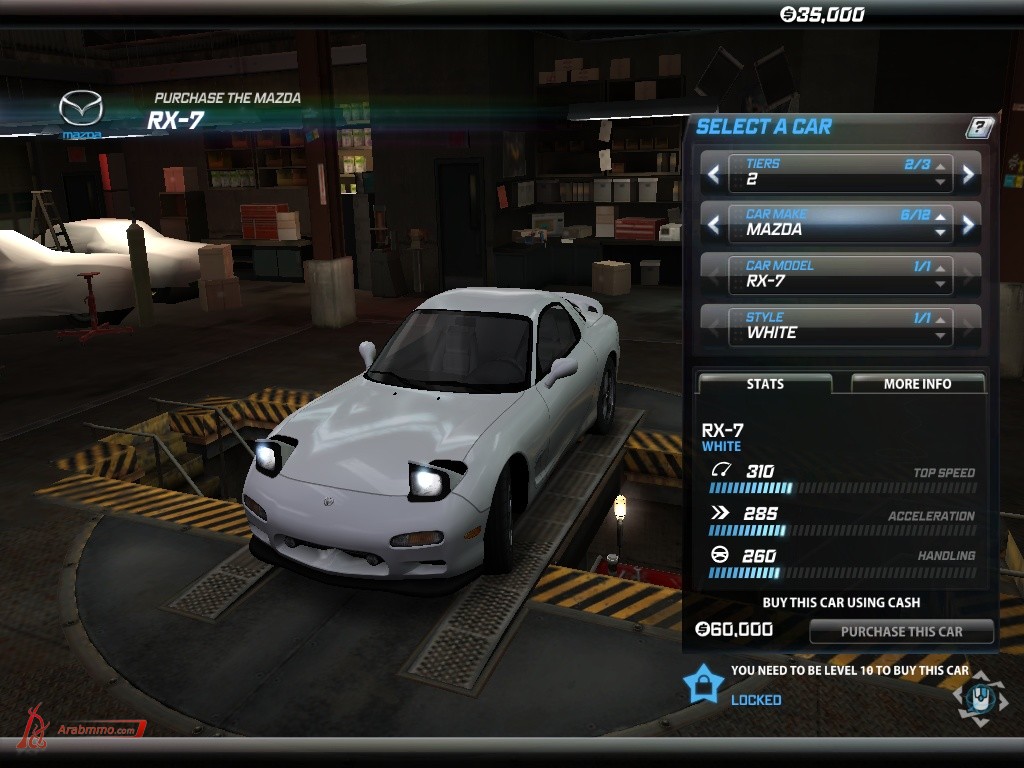Viewport: 1024px width, 768px height.
Task: Switch to the Stats tab
Action: tap(765, 384)
